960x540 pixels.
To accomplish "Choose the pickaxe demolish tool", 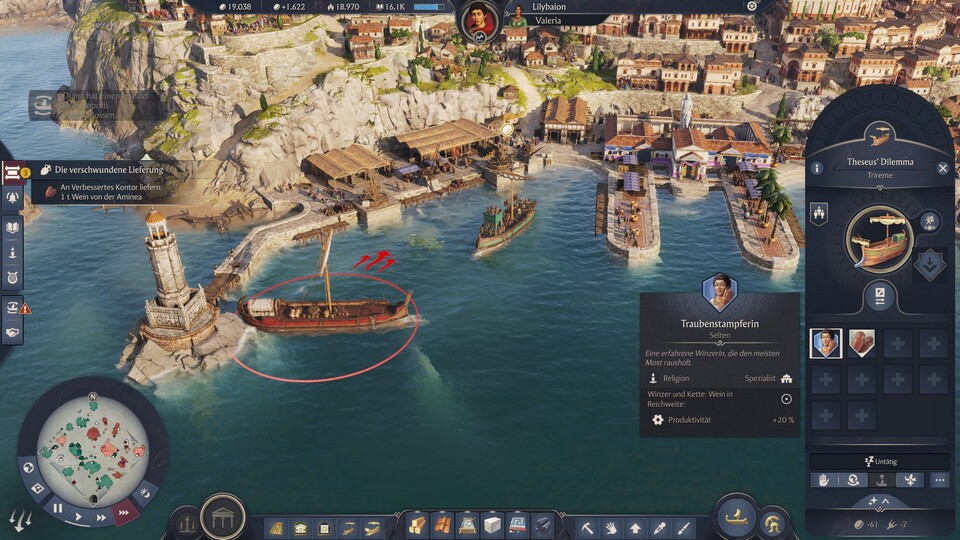I will pos(587,526).
